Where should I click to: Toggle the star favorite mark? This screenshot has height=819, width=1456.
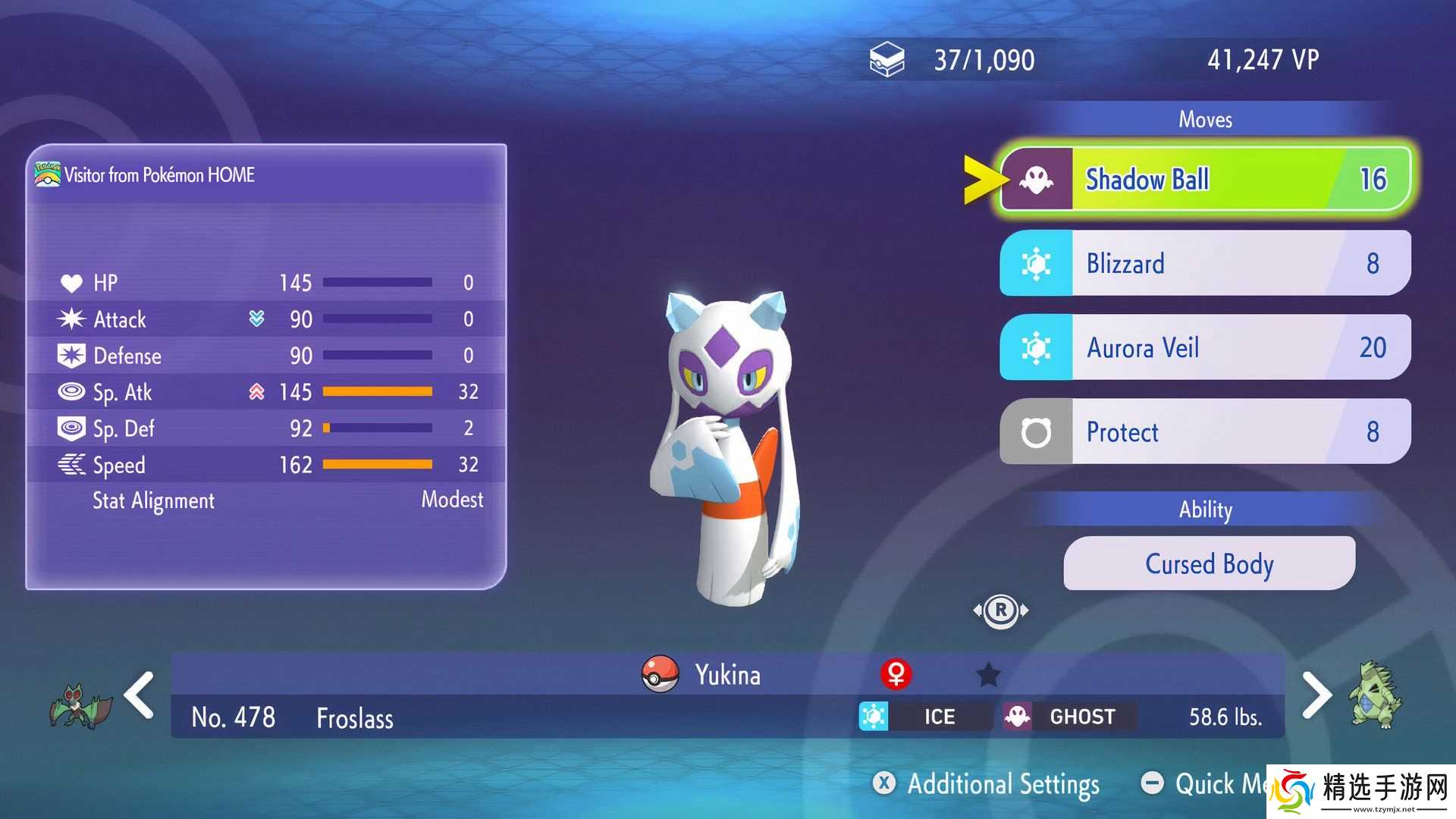988,674
